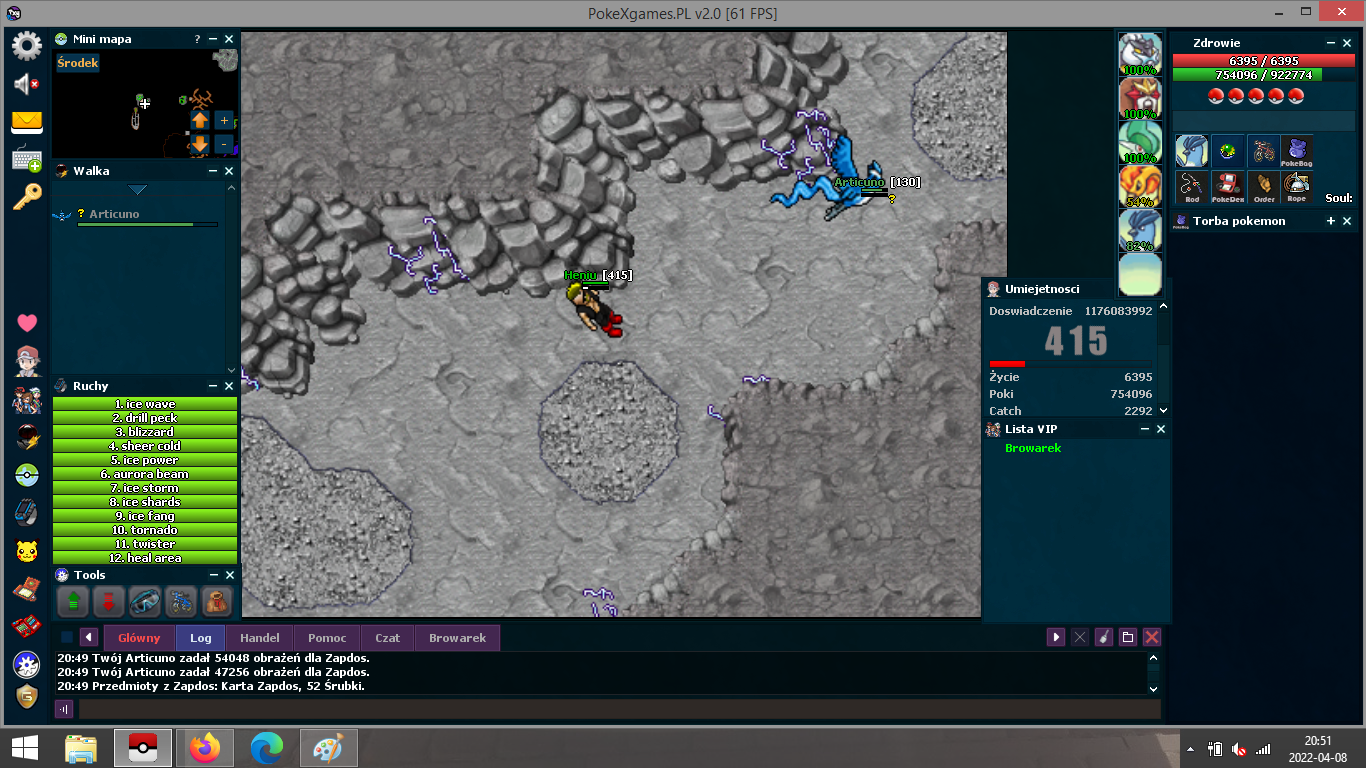Minimize the Zdrowie health panel
The width and height of the screenshot is (1366, 768).
pos(1331,43)
